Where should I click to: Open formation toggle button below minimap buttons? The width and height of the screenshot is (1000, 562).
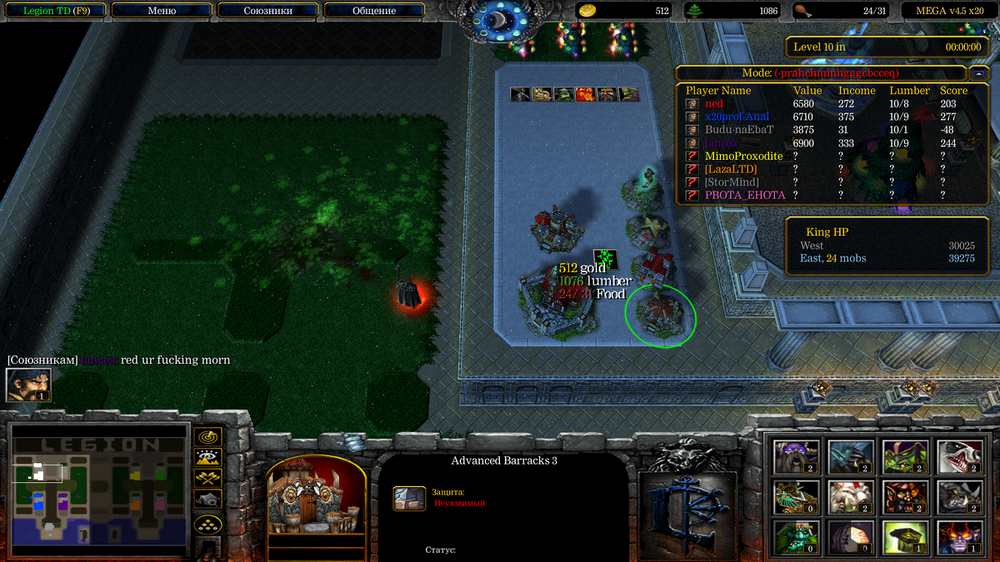(208, 523)
